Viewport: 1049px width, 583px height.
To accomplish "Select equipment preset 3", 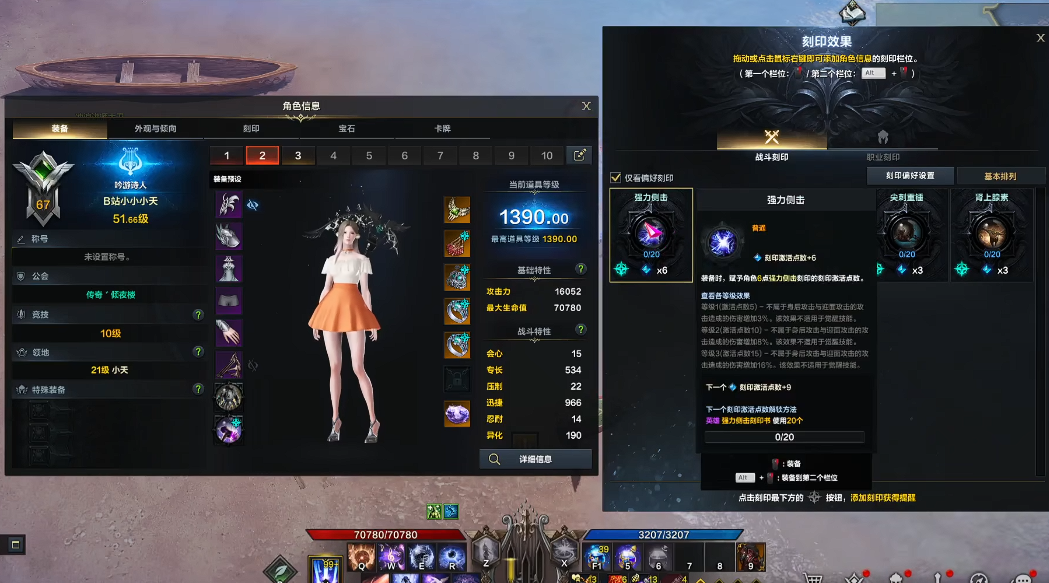I will coord(298,156).
